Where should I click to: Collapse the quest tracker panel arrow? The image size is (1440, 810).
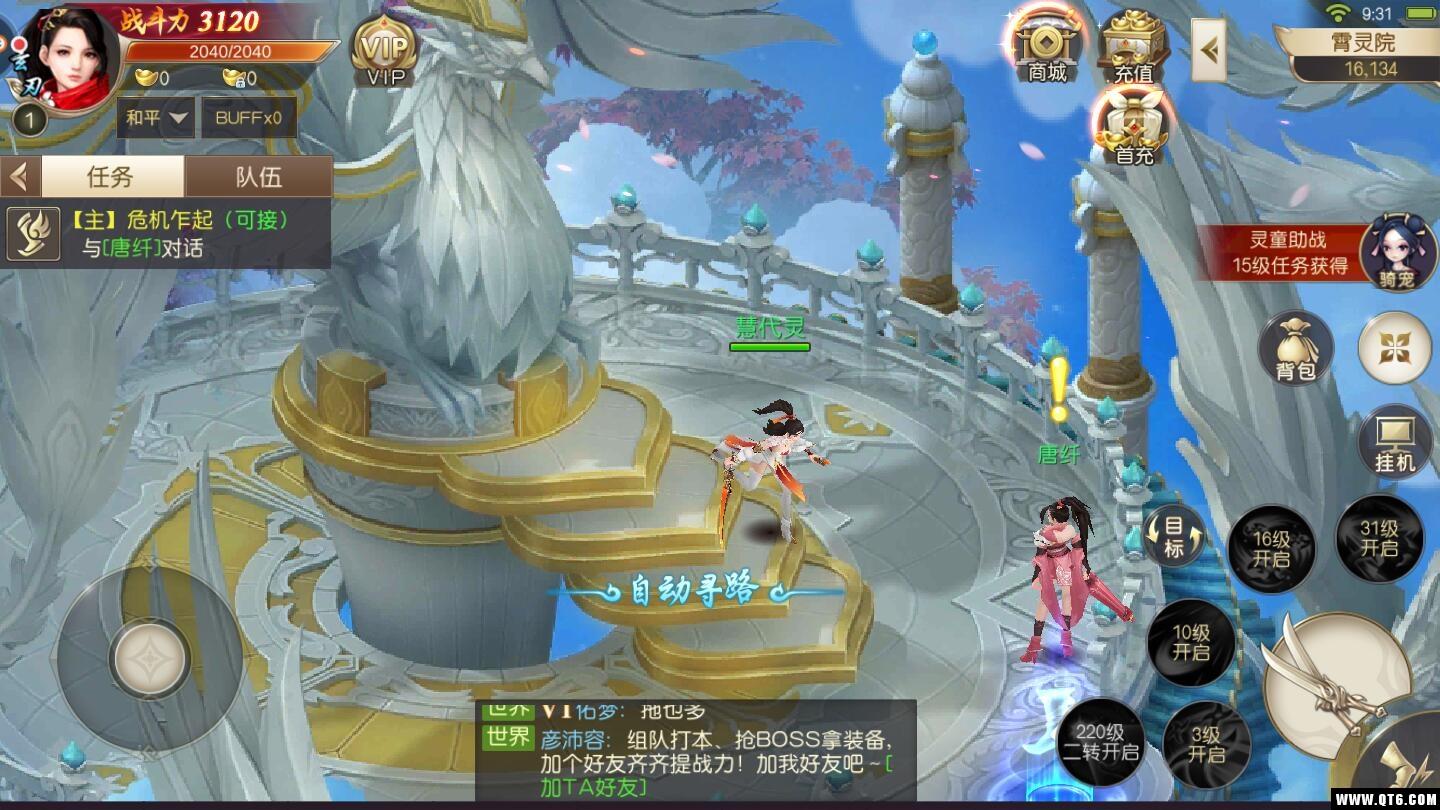[x=19, y=177]
